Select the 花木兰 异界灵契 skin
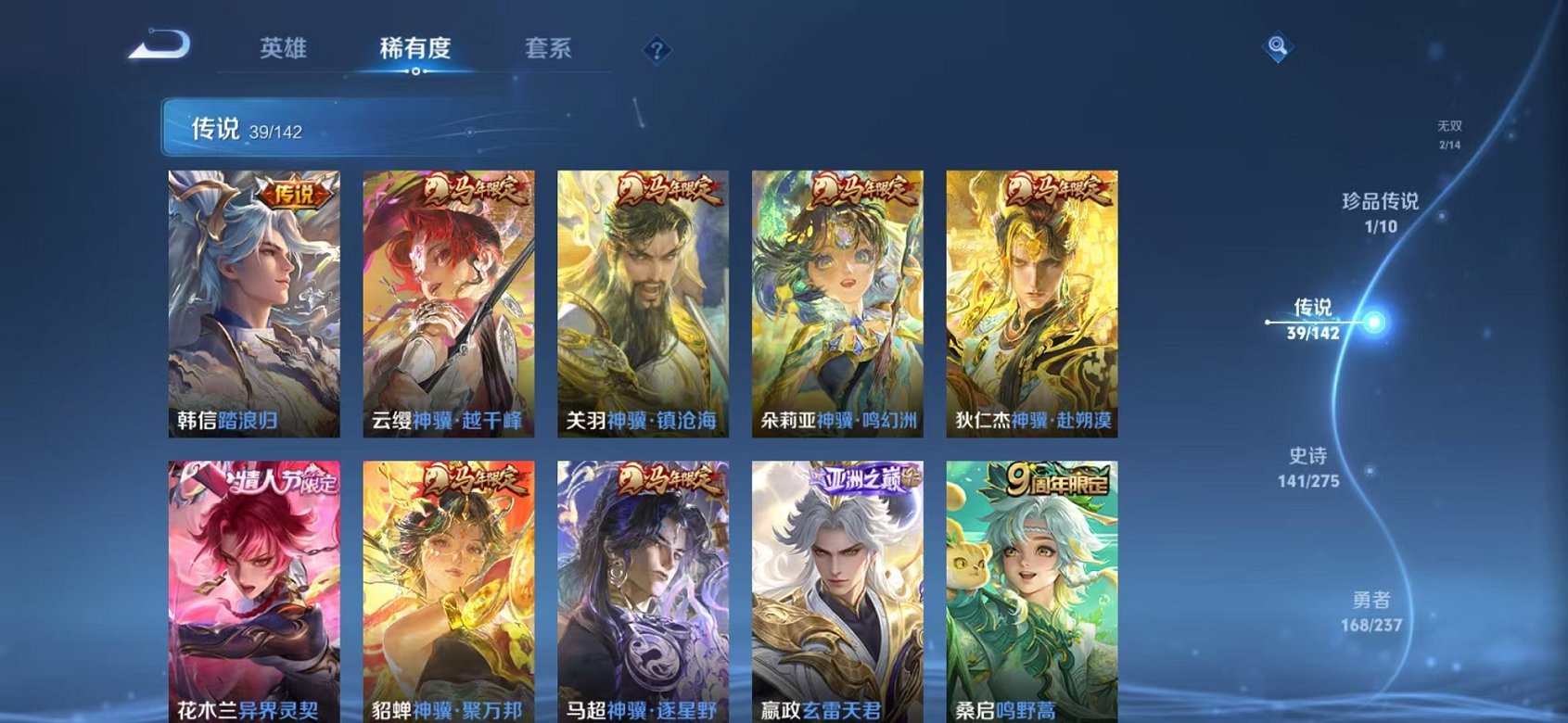The width and height of the screenshot is (1568, 723). pyautogui.click(x=255, y=584)
